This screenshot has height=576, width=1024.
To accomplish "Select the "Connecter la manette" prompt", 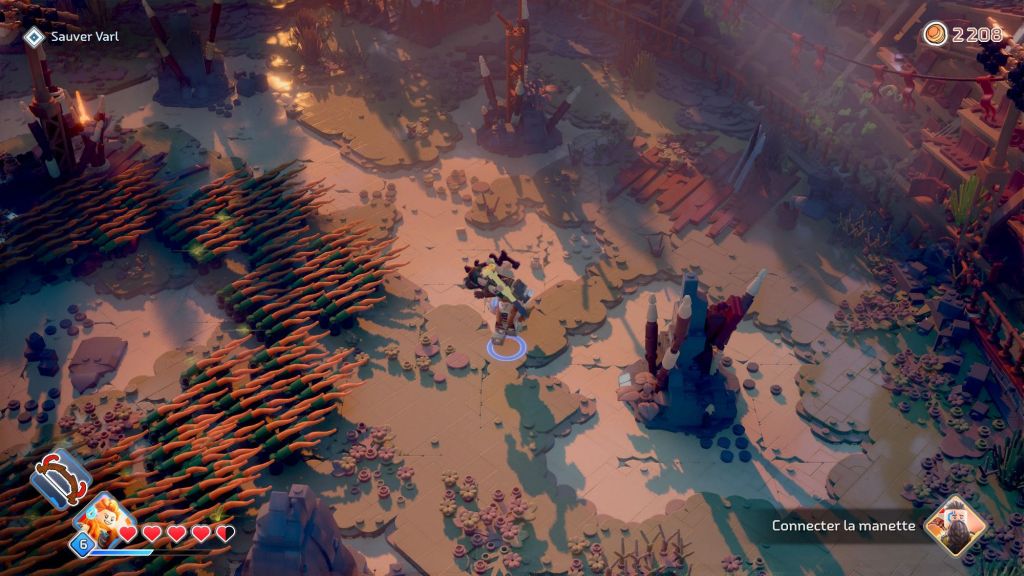I will 843,526.
